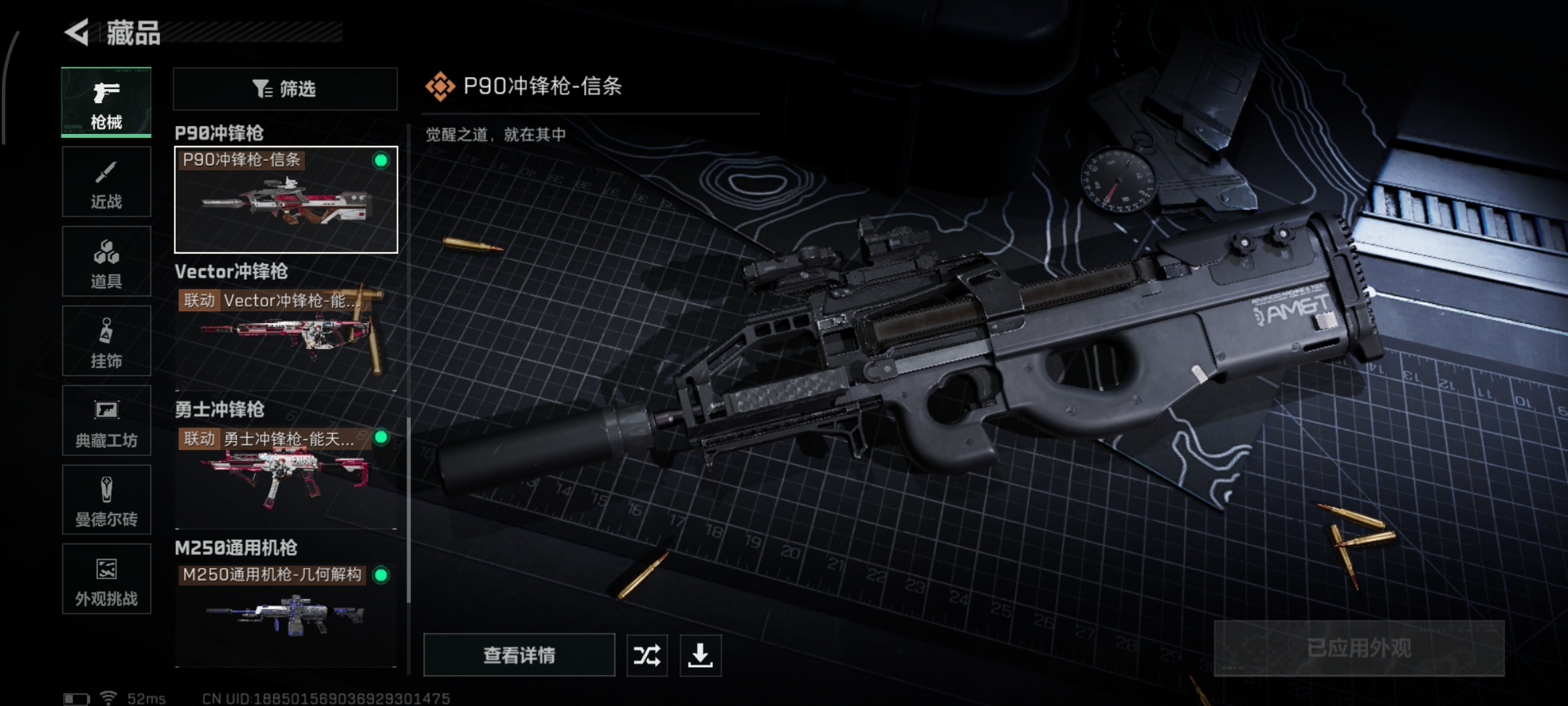Switch to the 枪械 category tab
The width and height of the screenshot is (1568, 706).
click(x=106, y=103)
